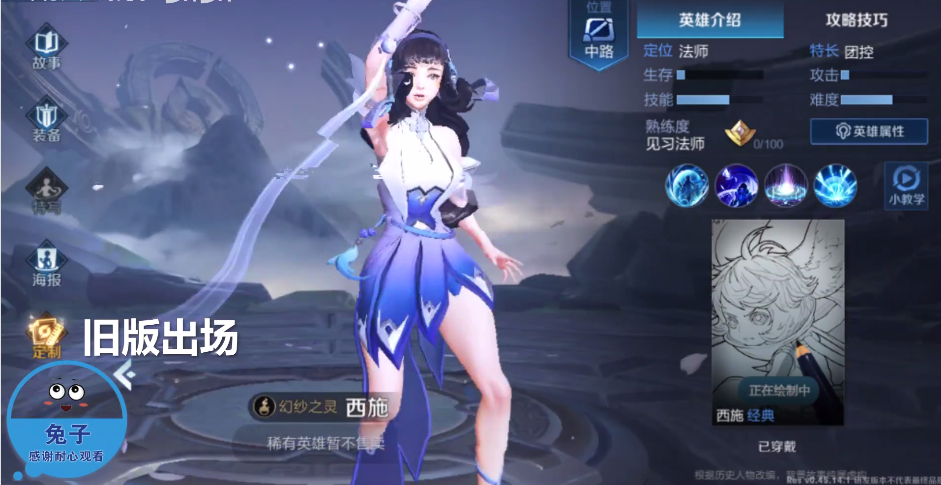
Task: Play the 小教学 mini tutorial
Action: [x=905, y=185]
